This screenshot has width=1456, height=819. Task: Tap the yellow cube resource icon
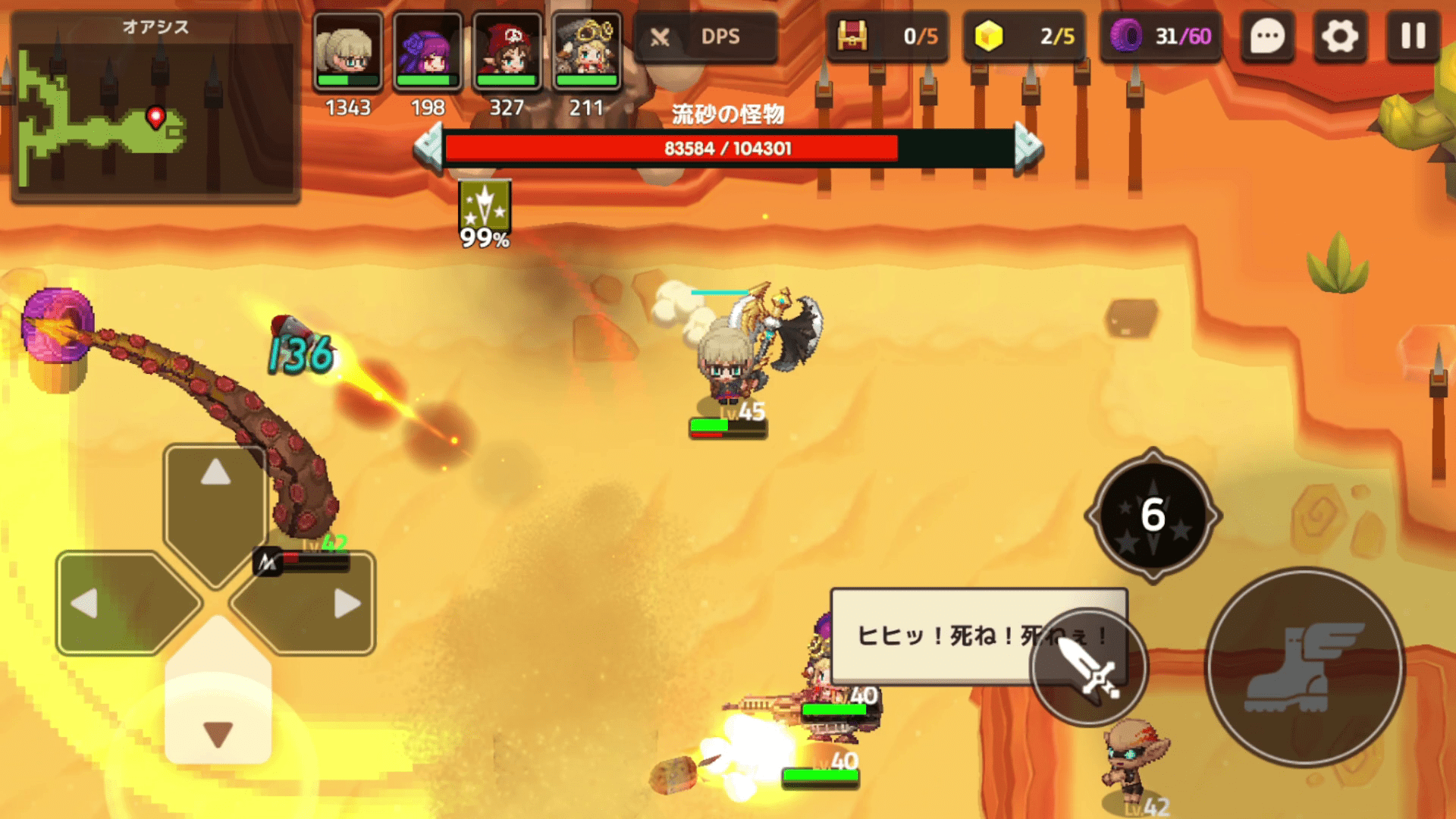pyautogui.click(x=990, y=36)
